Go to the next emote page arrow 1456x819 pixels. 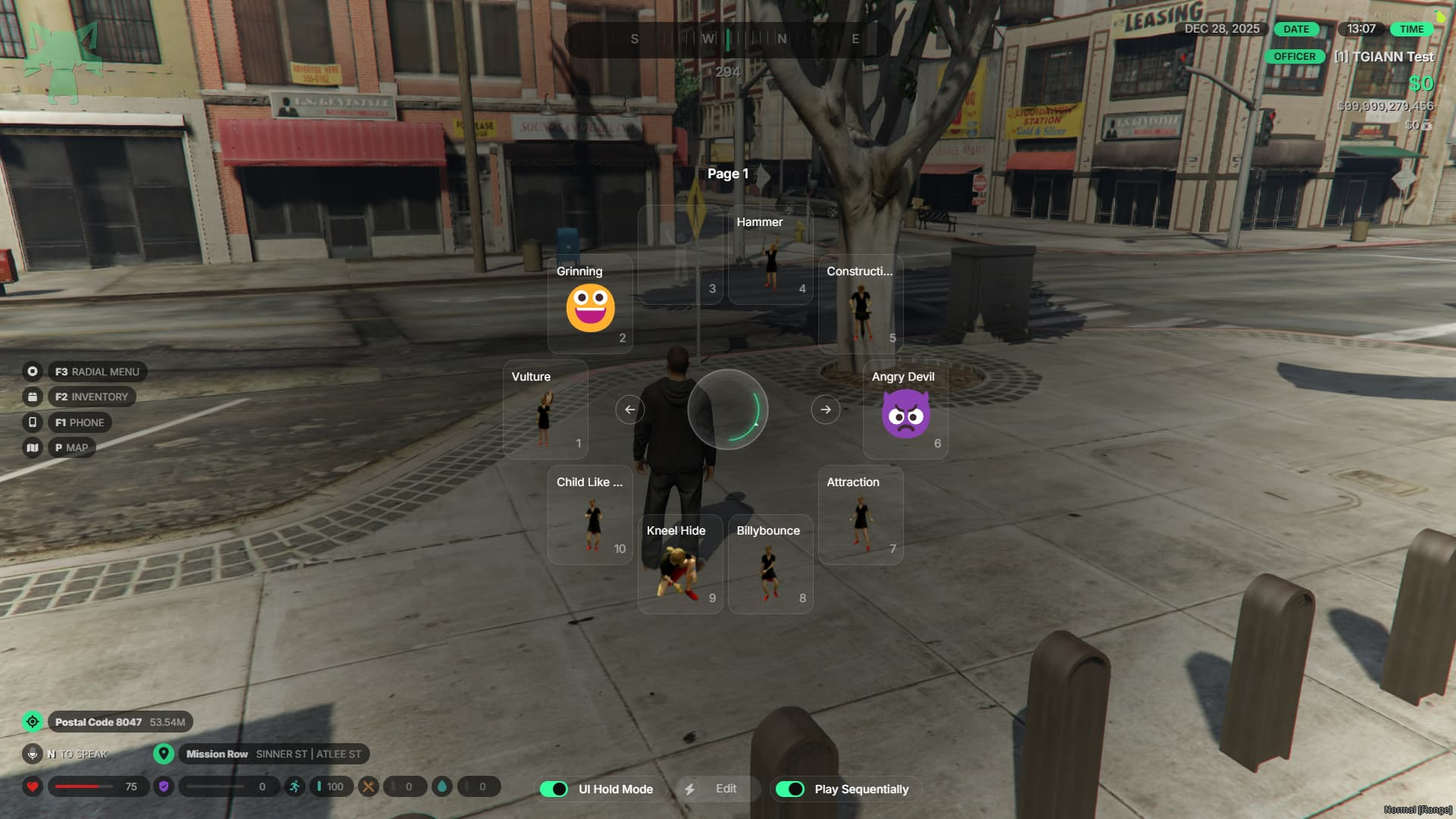point(826,409)
